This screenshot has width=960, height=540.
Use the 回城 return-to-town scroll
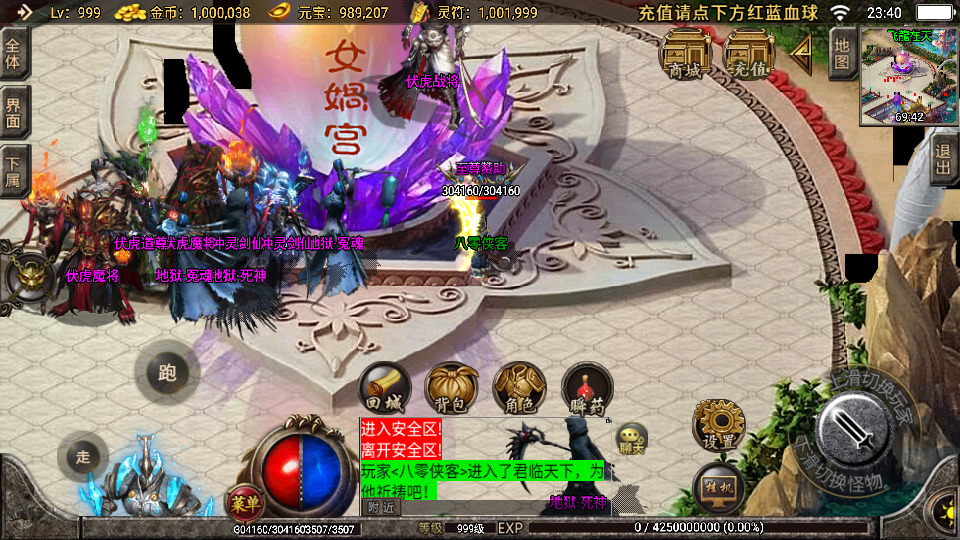(384, 388)
